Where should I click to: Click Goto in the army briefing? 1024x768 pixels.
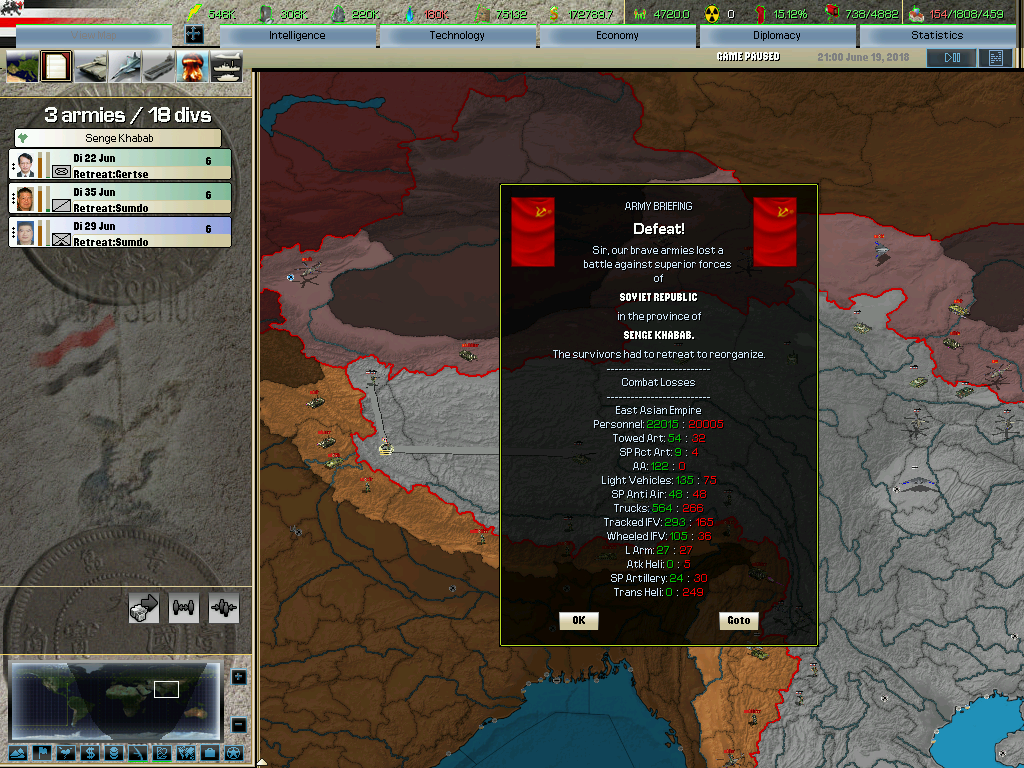(738, 620)
